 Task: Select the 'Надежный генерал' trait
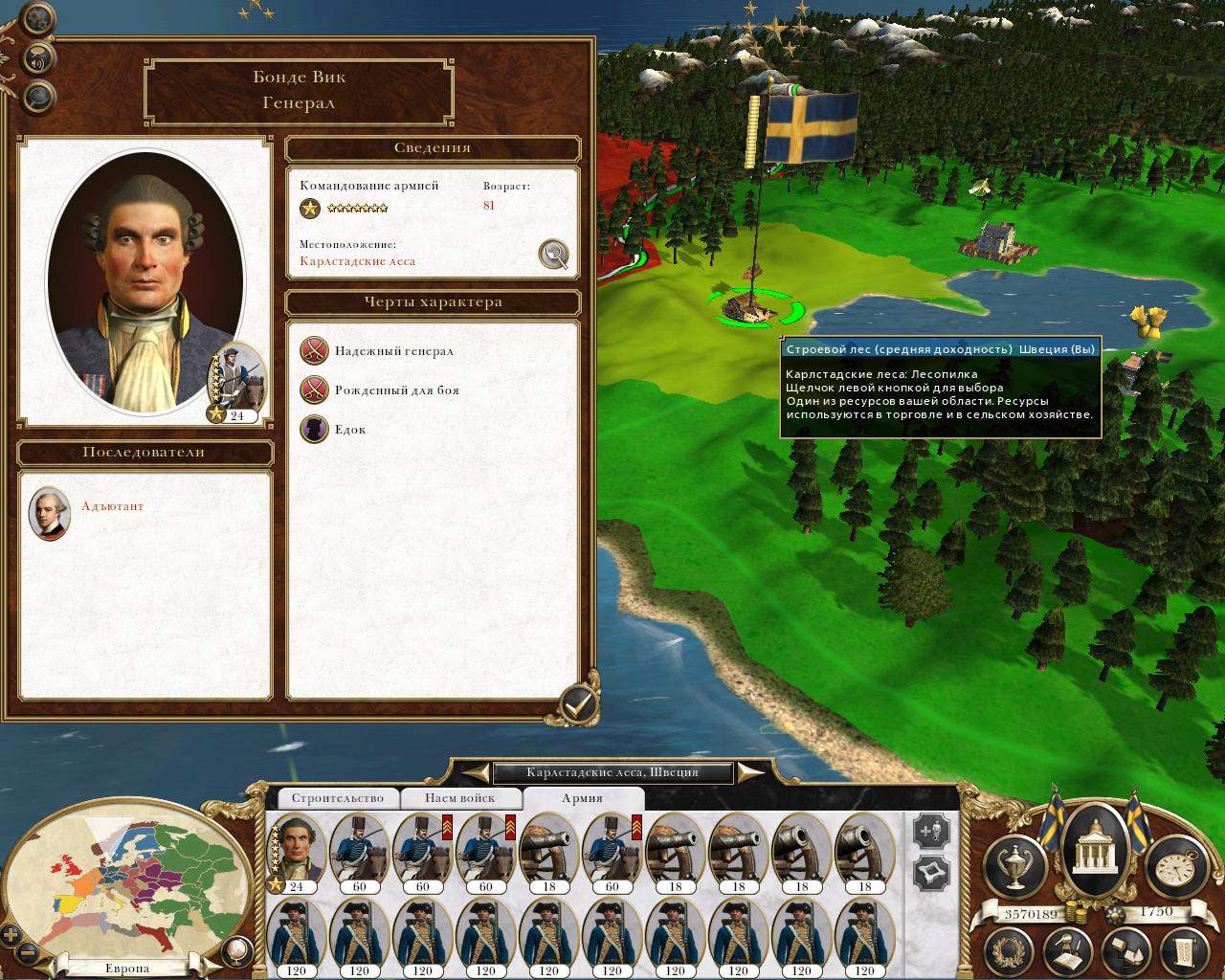click(315, 351)
